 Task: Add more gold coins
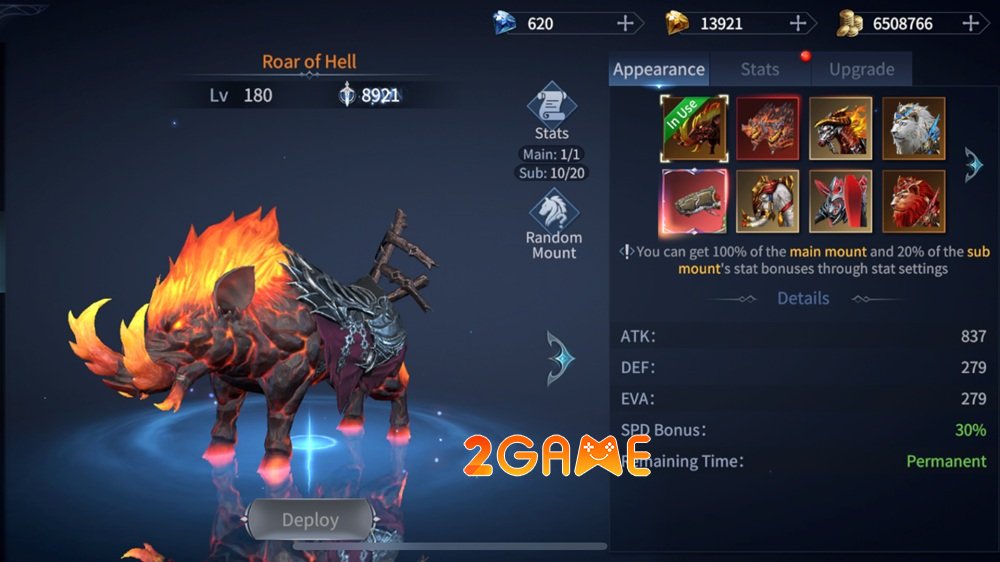point(971,23)
